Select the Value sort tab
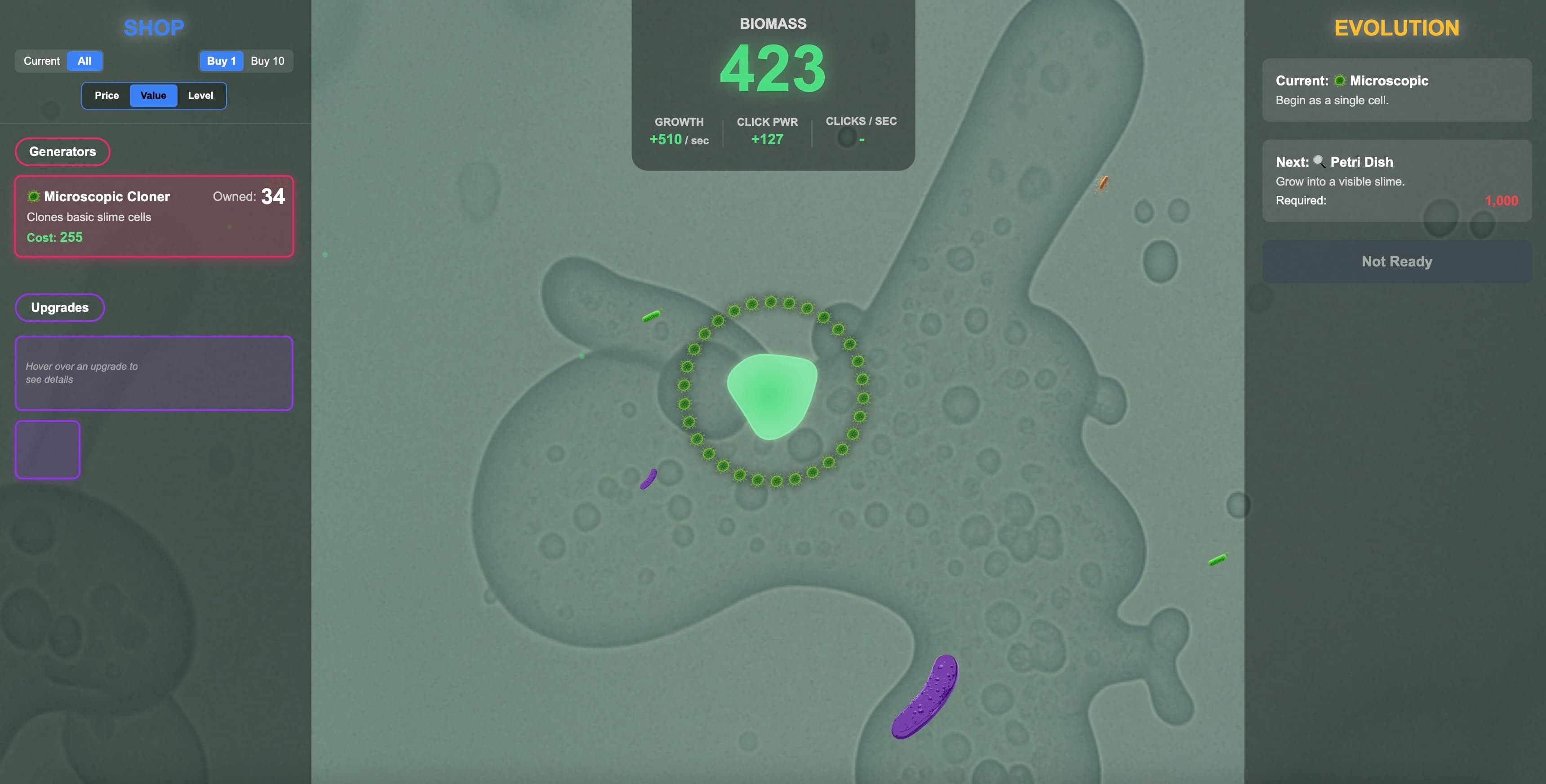 tap(153, 95)
